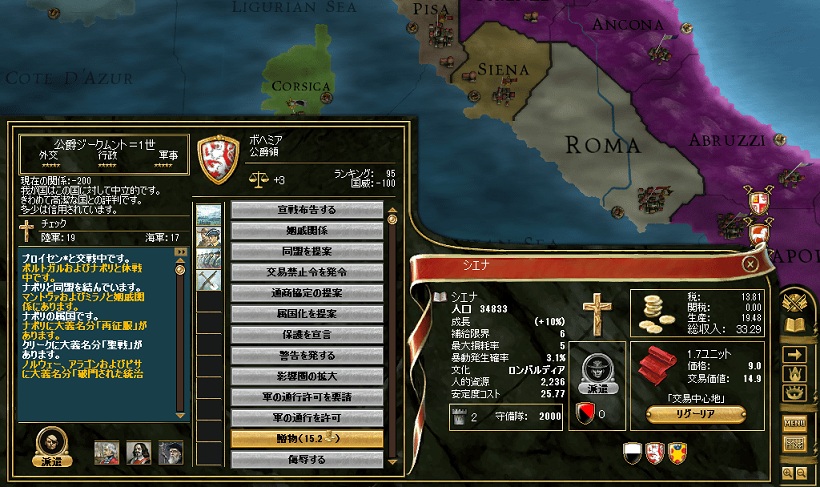Issue the 交易禁止令を発令 trade embargo
The image size is (820, 487).
[x=307, y=272]
